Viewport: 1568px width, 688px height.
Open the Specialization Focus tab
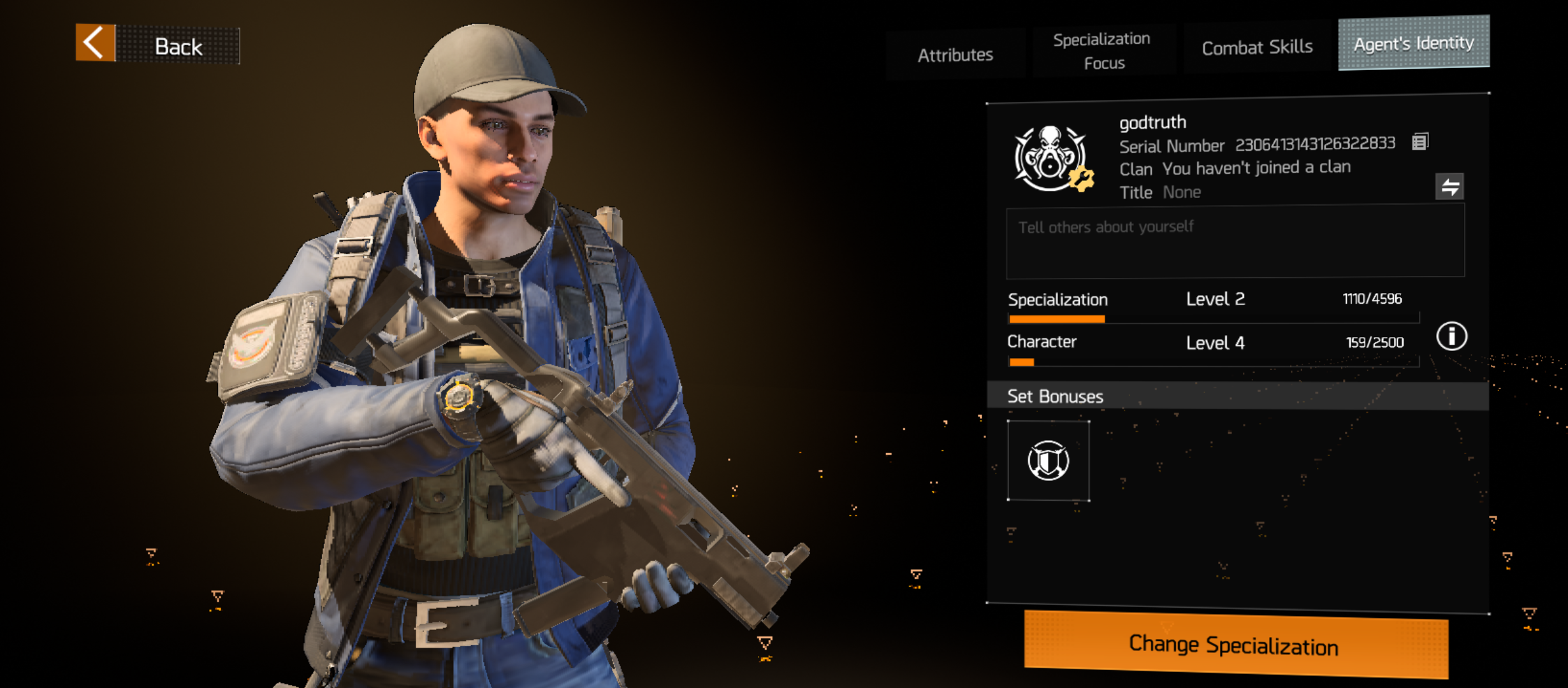pyautogui.click(x=1103, y=51)
